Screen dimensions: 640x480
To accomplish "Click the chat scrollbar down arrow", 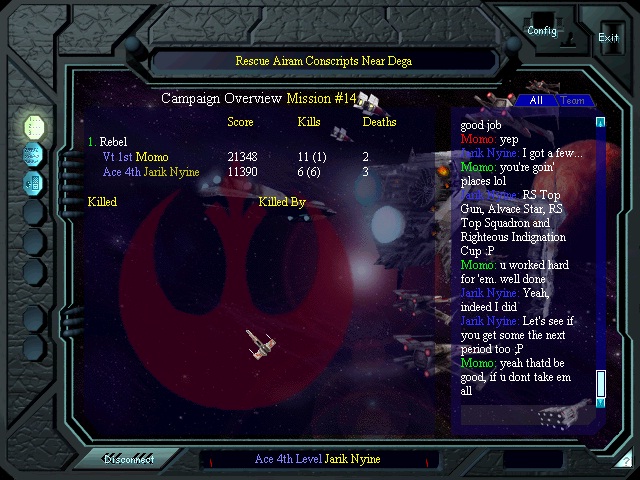I will point(601,402).
